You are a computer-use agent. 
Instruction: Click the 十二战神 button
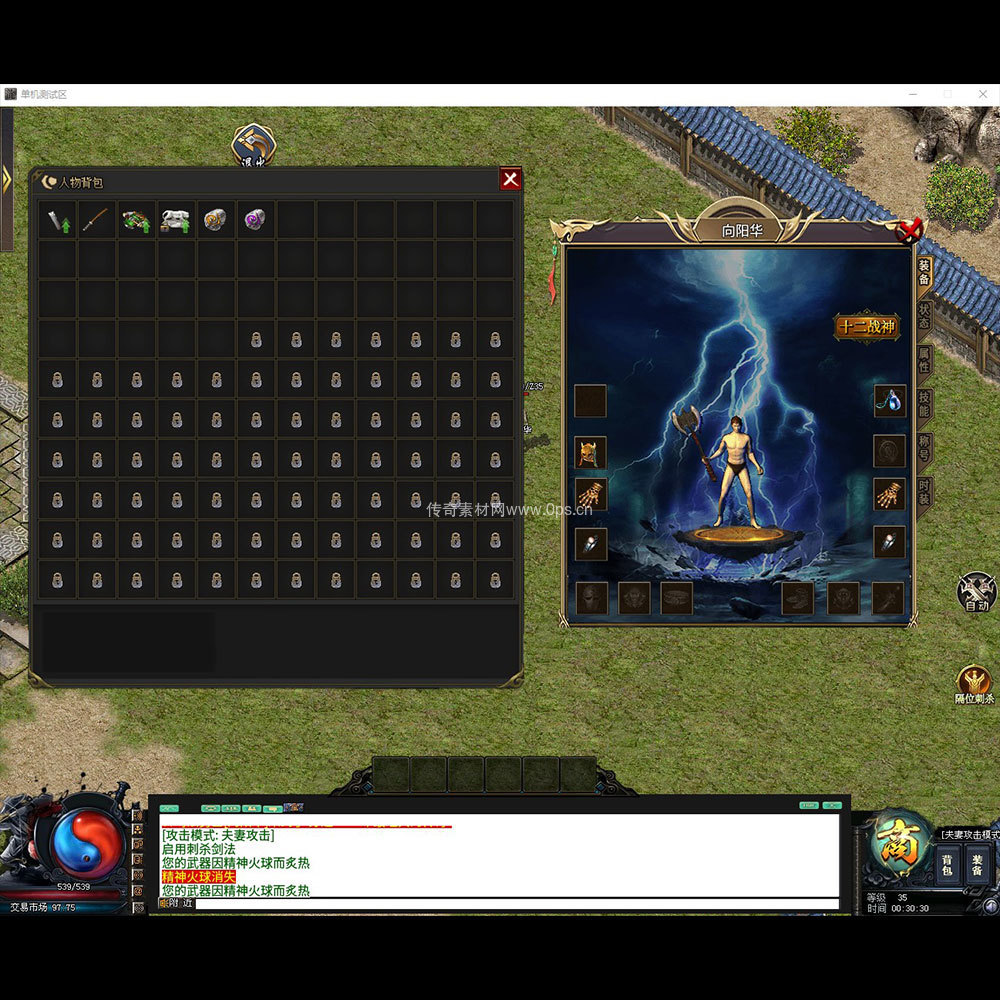click(x=867, y=327)
